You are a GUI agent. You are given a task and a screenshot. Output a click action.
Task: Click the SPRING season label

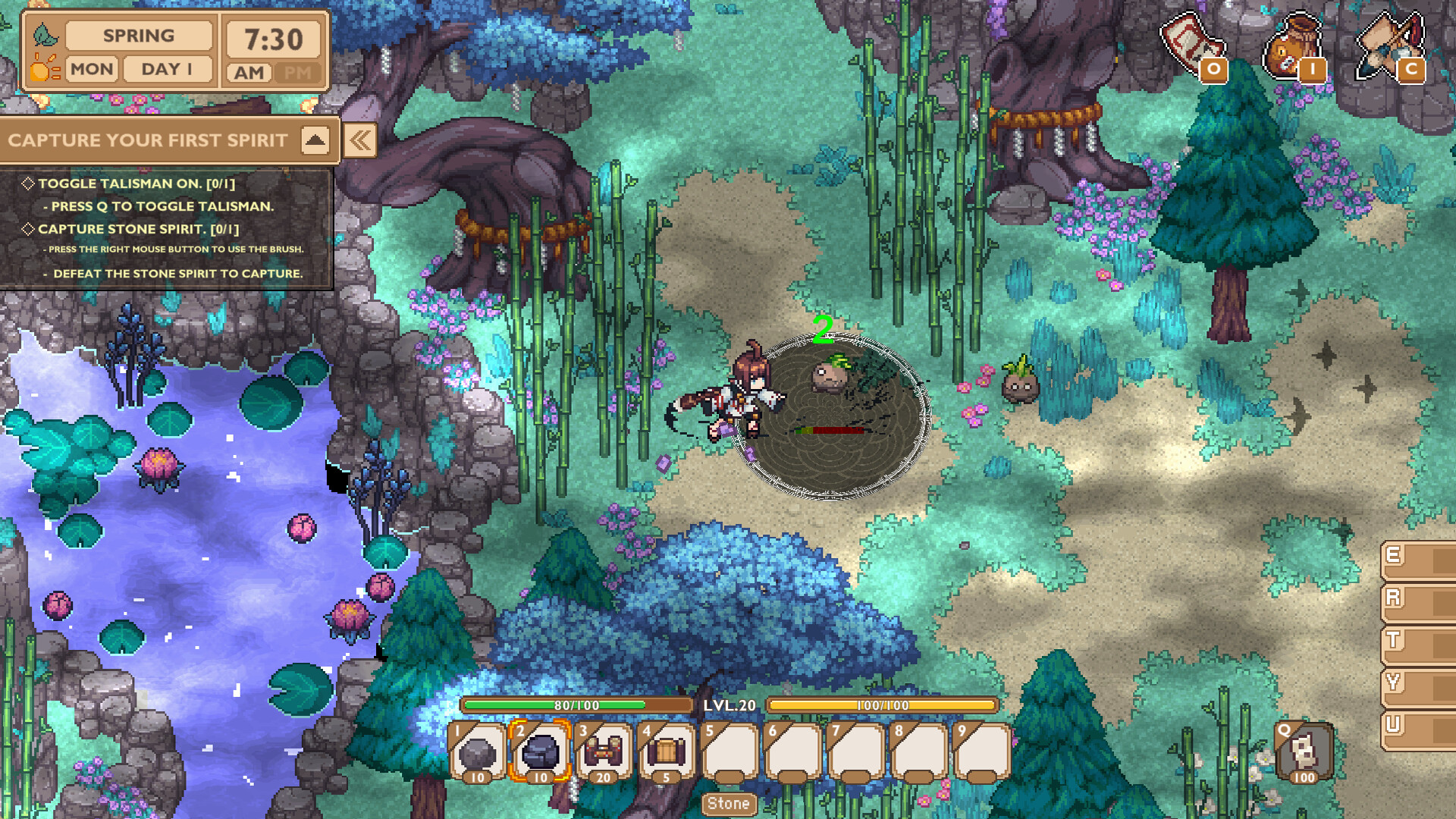point(139,36)
